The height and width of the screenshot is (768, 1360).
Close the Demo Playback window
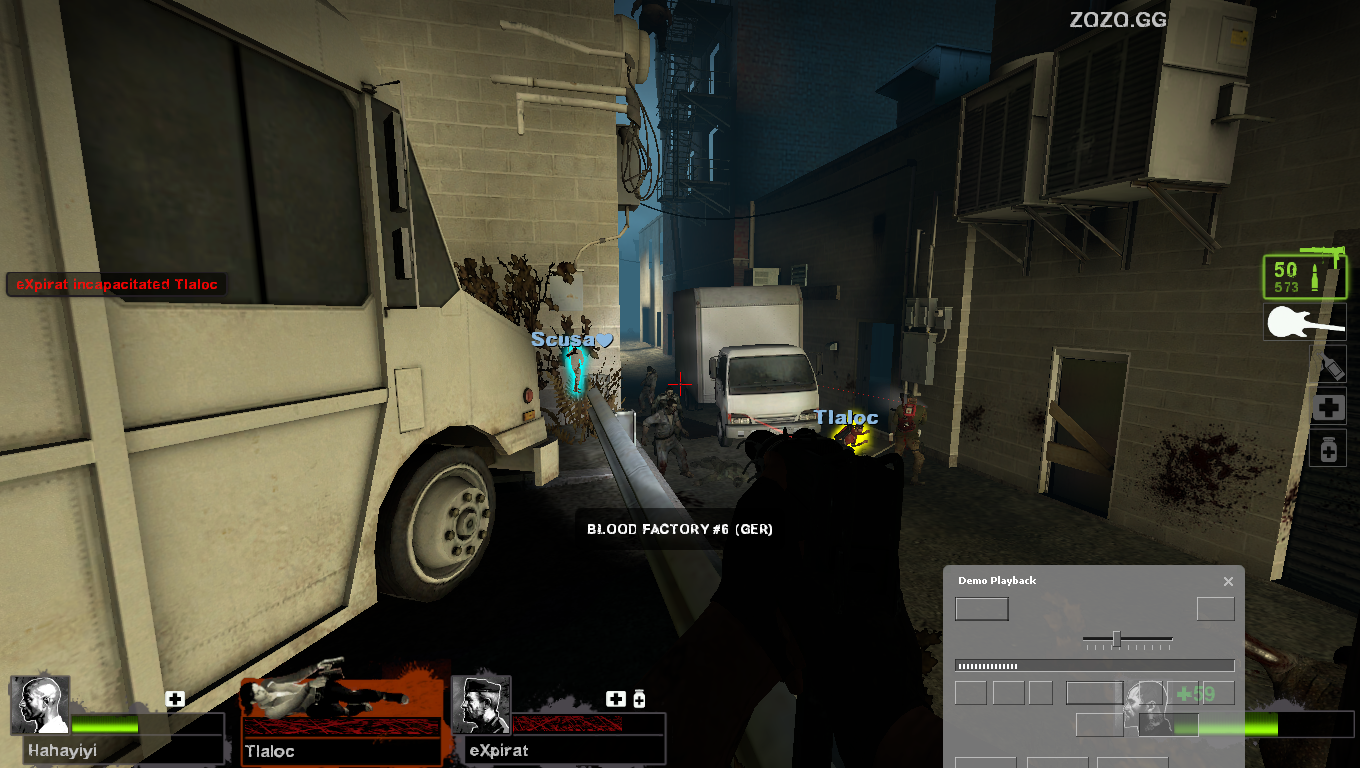point(1228,581)
